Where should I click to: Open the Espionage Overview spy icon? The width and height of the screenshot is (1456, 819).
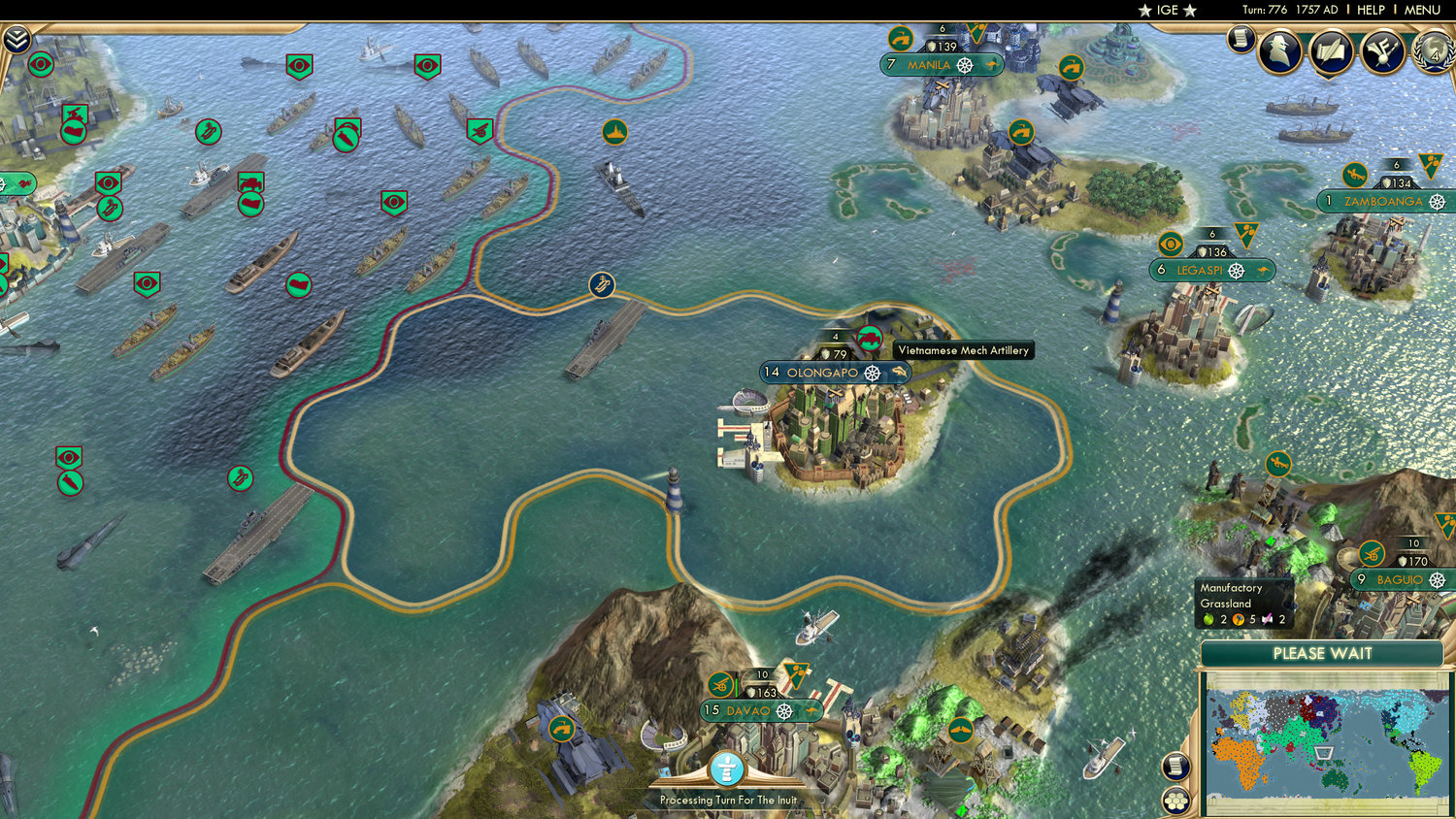1278,51
